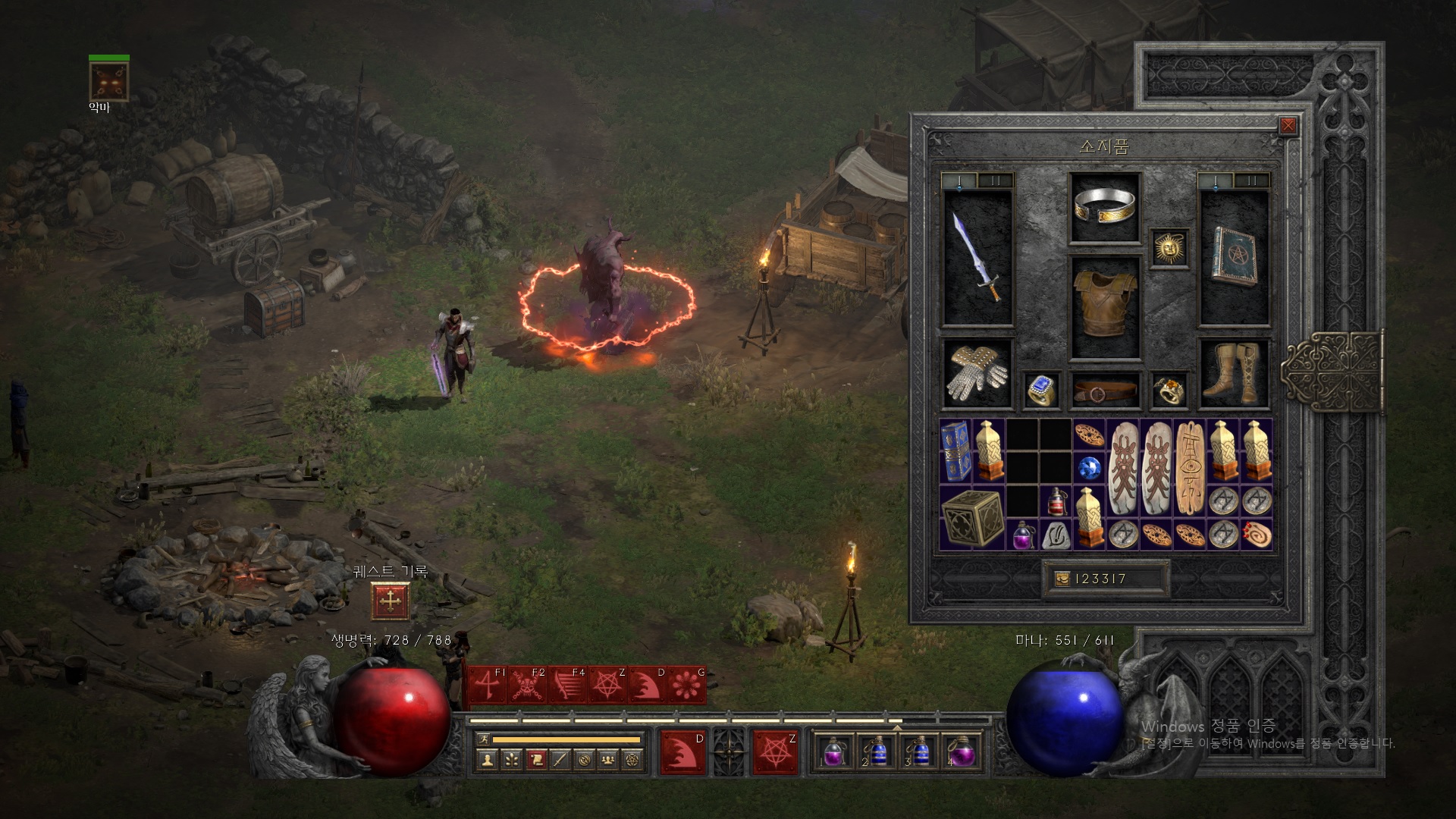Open the skill tree mini-menu button
This screenshot has width=1456, height=819.
(x=512, y=759)
